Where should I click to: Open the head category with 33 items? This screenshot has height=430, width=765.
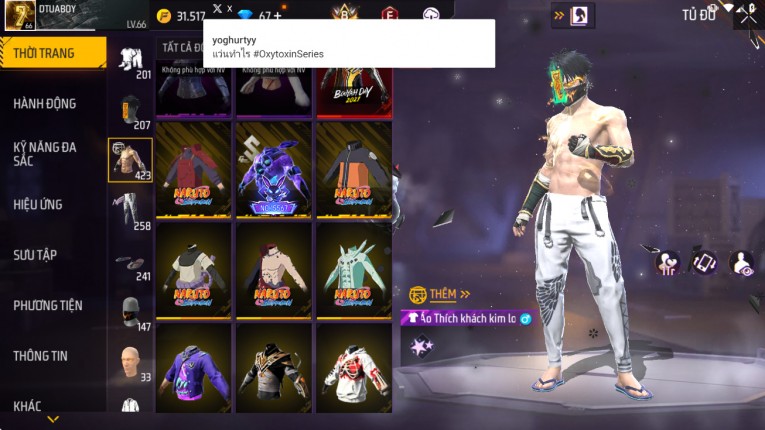click(x=130, y=362)
